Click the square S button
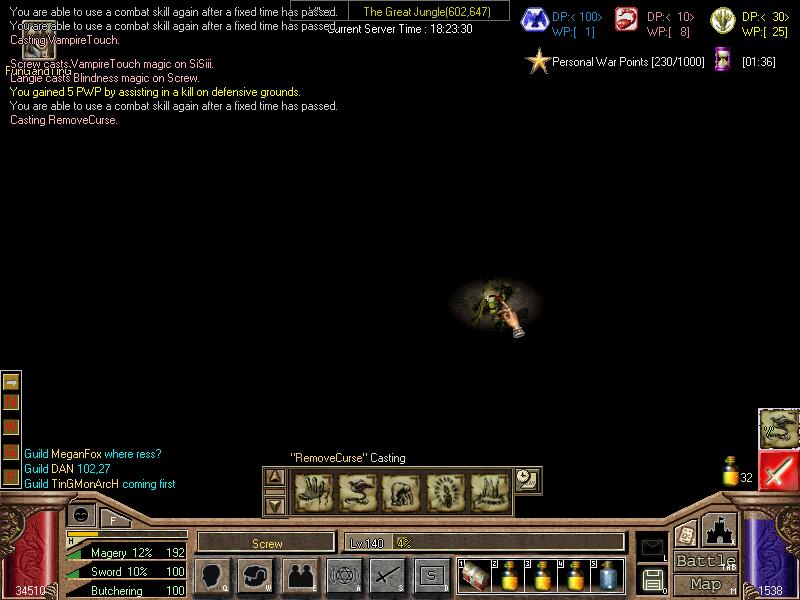Image resolution: width=800 pixels, height=600 pixels. click(432, 576)
